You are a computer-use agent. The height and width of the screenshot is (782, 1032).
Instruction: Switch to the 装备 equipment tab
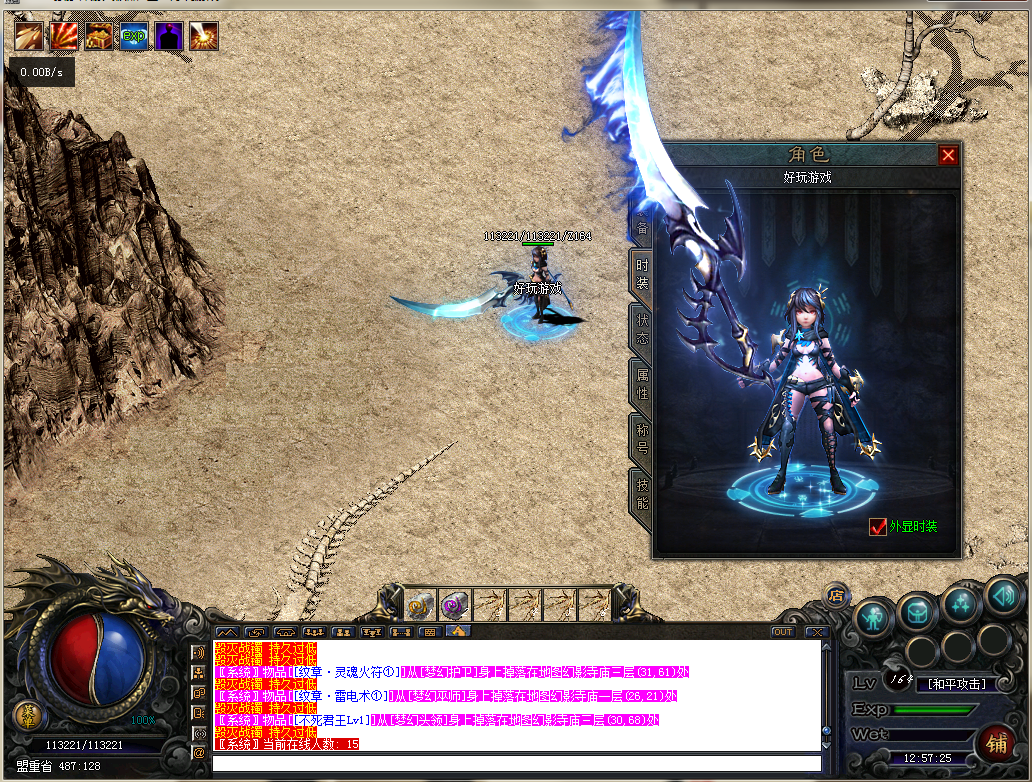641,225
